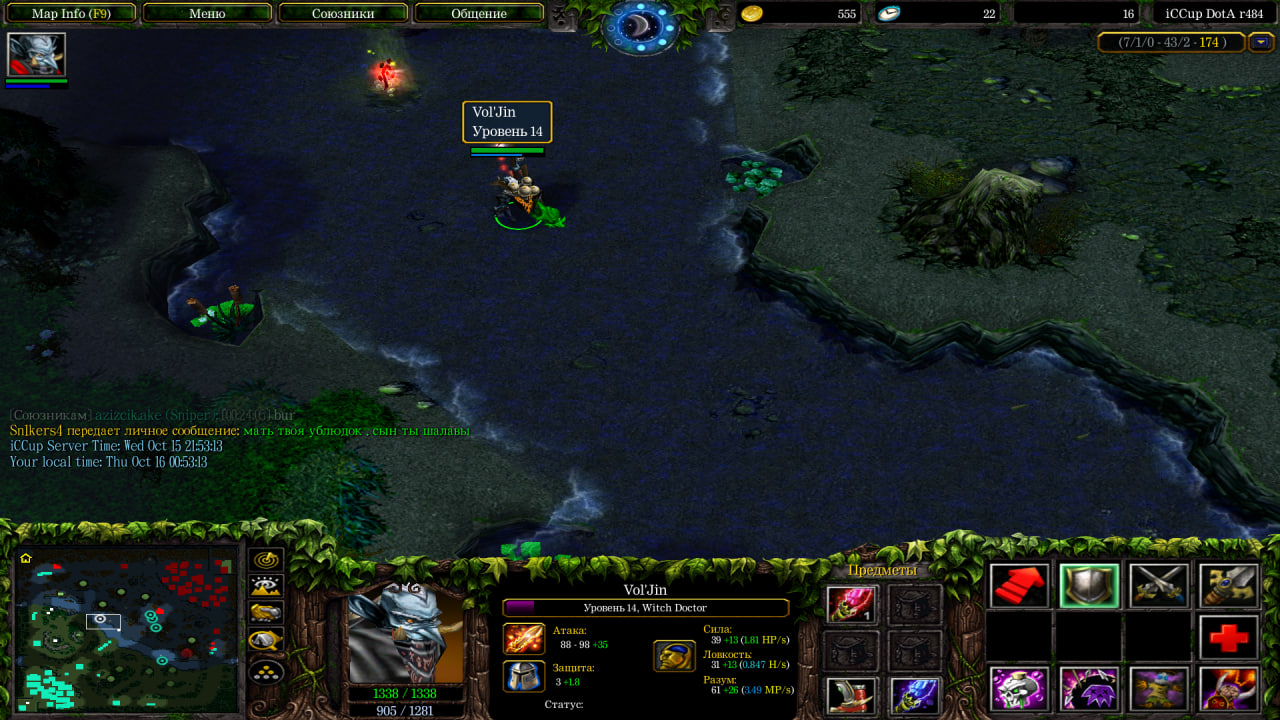The width and height of the screenshot is (1280, 720).
Task: Select the hero icon in the top-left corner
Action: coord(36,55)
